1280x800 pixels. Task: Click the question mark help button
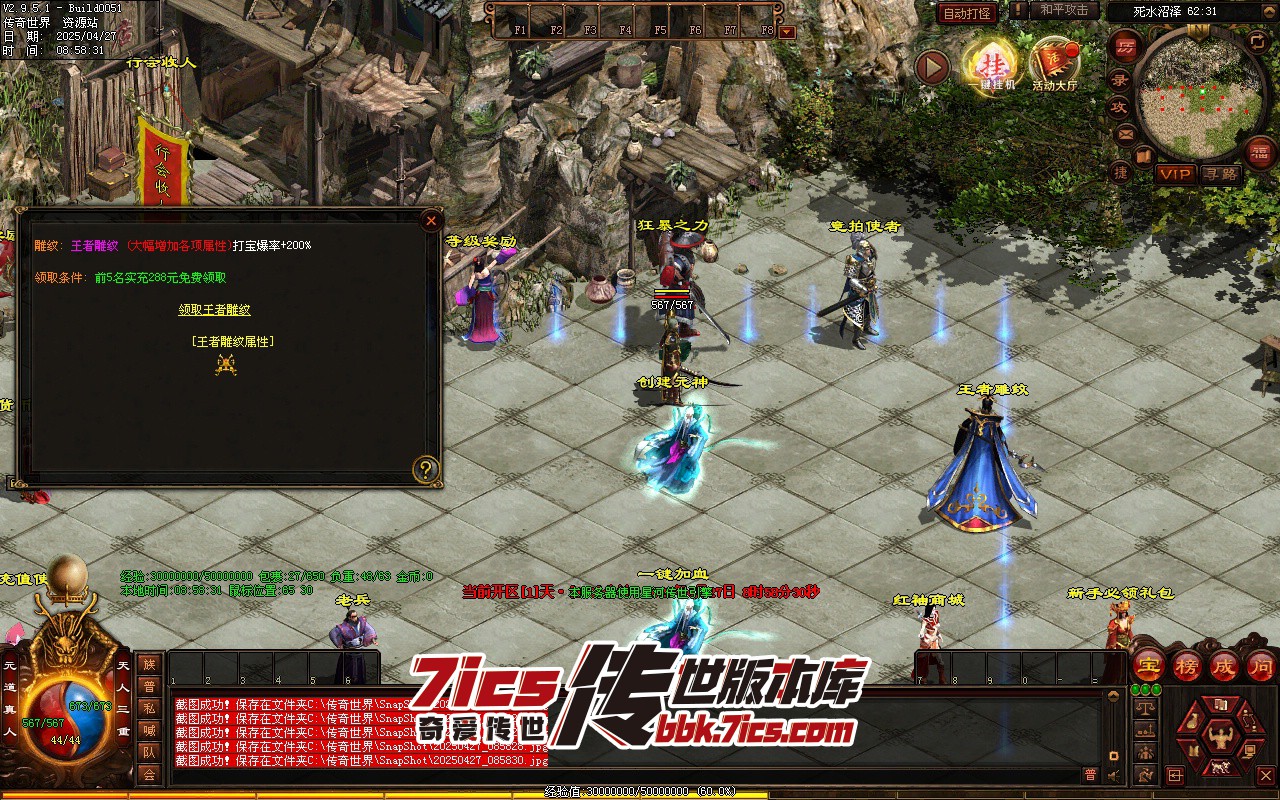tap(427, 469)
